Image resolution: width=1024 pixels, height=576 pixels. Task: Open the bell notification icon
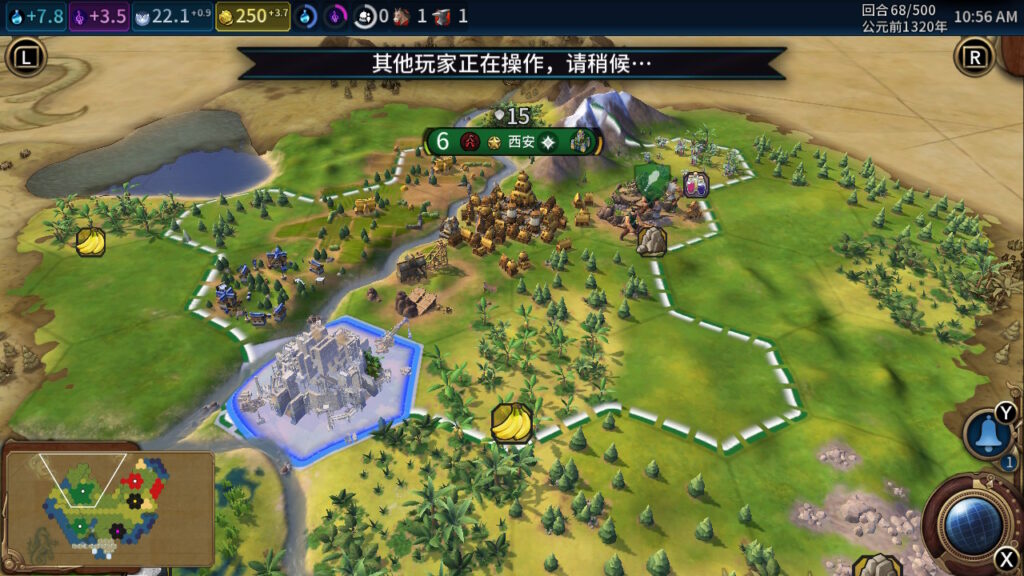987,436
